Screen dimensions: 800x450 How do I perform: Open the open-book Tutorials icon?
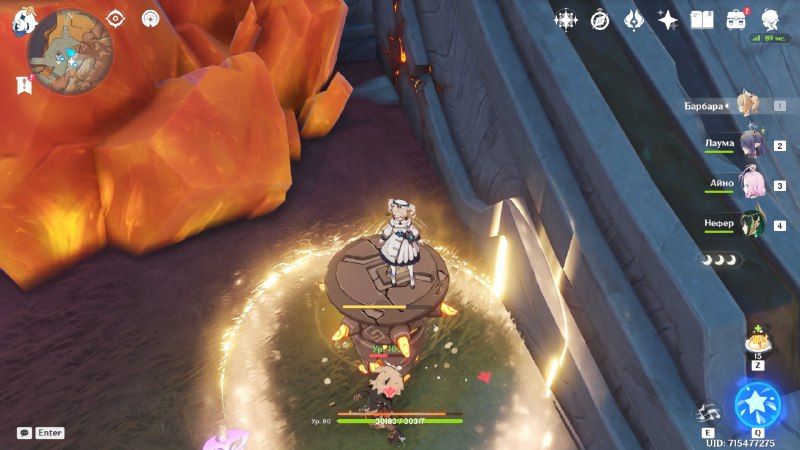tap(702, 19)
